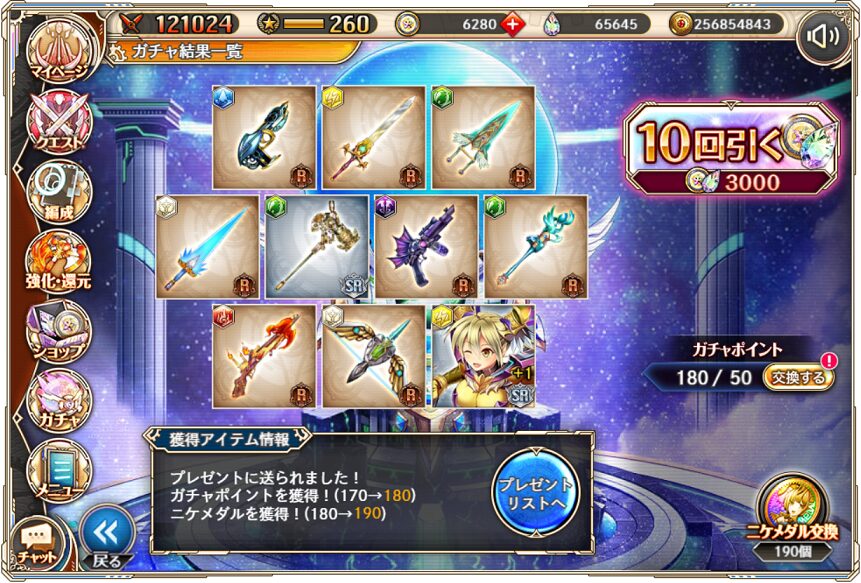Go back with the 戻る button
The height and width of the screenshot is (583, 861).
click(107, 537)
